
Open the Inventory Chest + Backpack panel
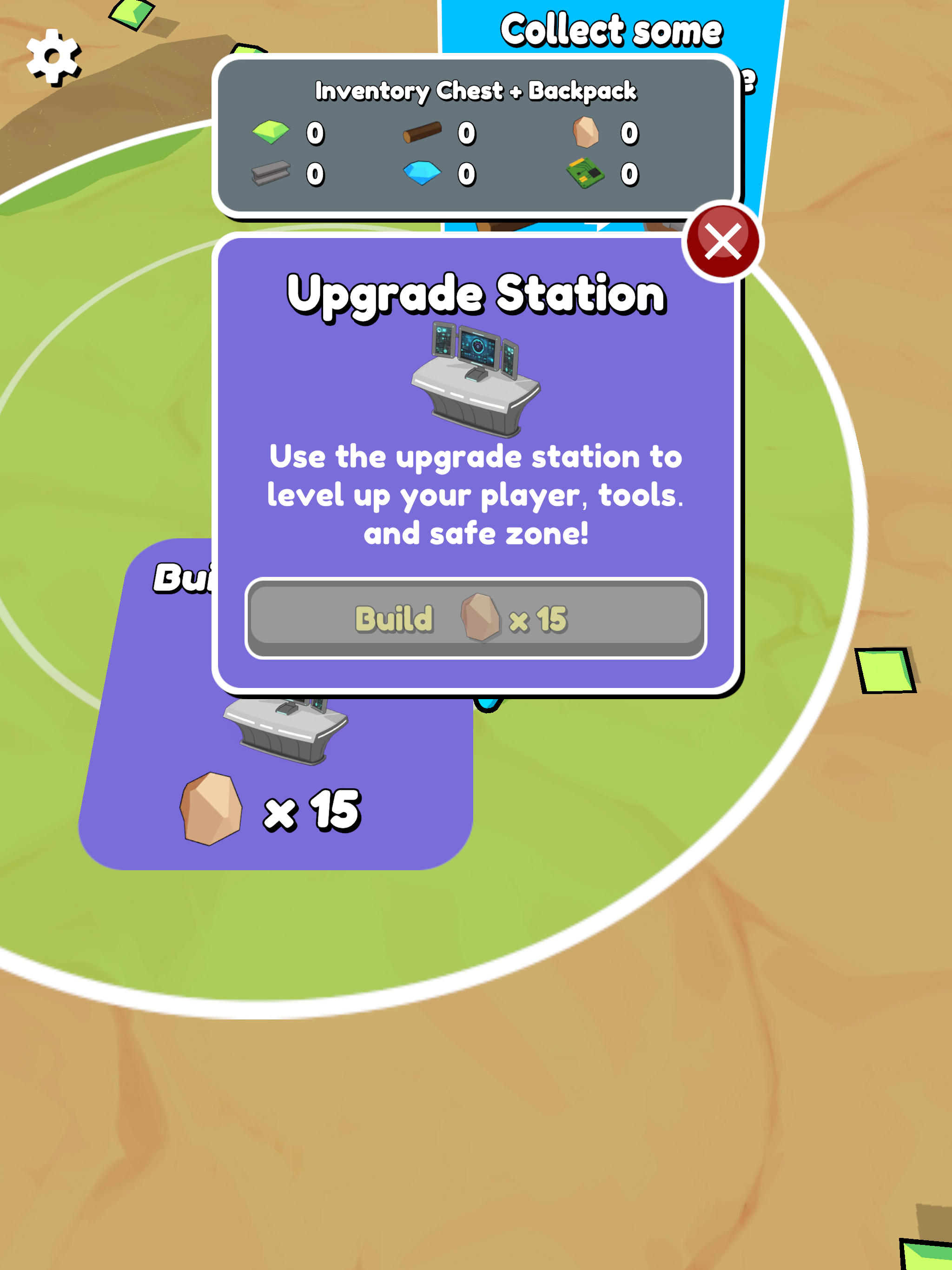[x=476, y=138]
